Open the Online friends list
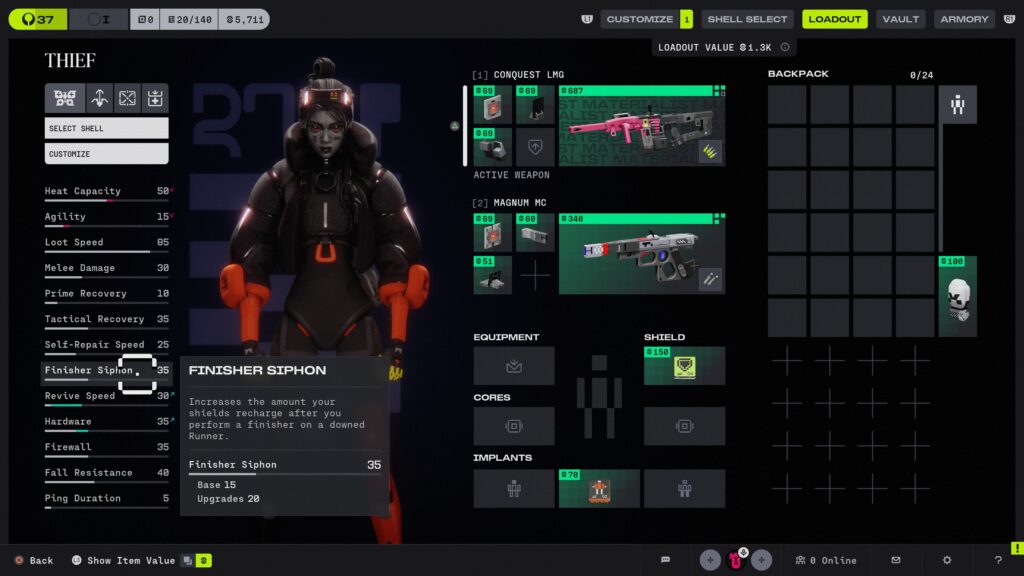 pos(826,560)
